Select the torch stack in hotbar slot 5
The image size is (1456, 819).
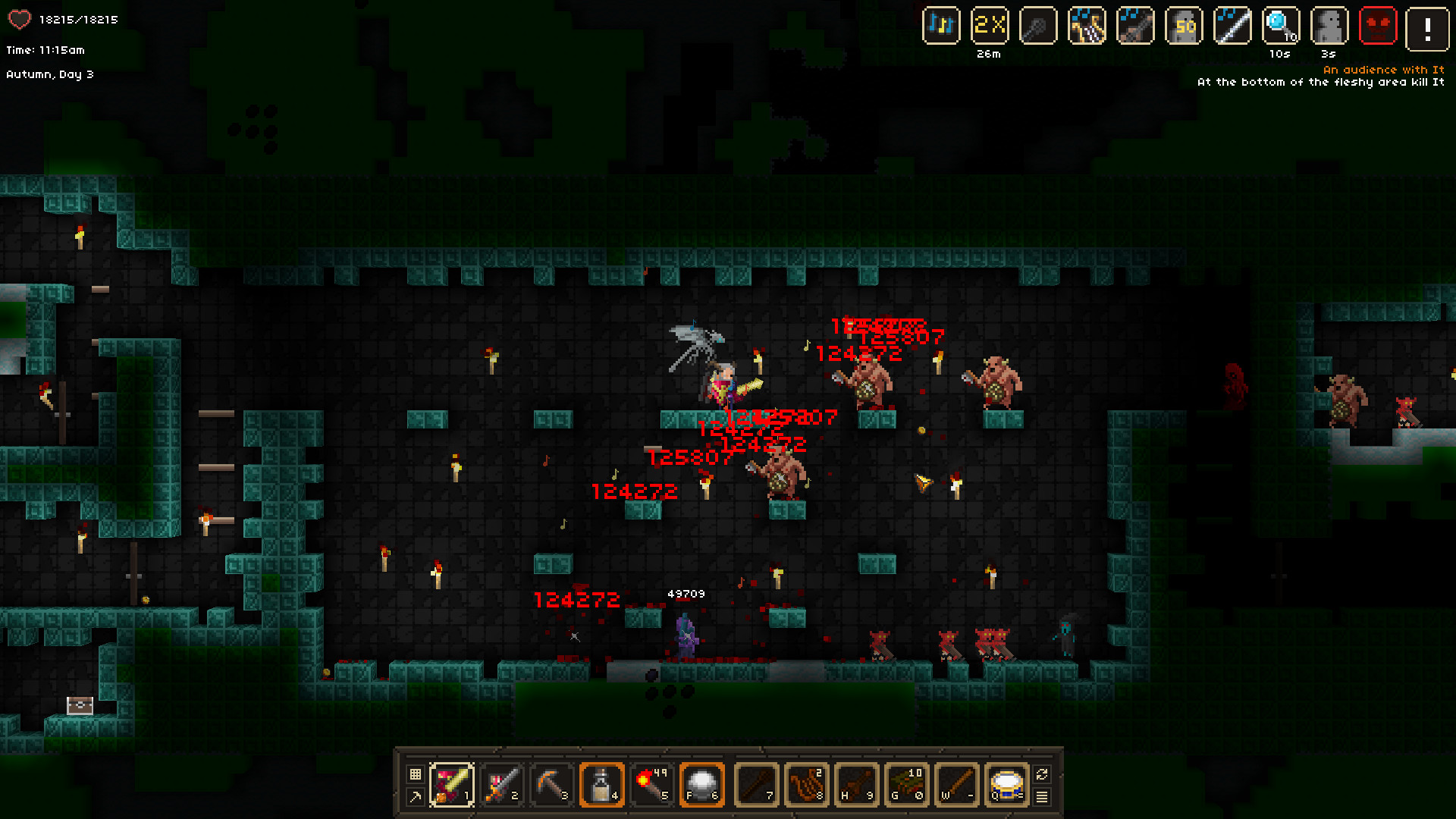tap(651, 784)
